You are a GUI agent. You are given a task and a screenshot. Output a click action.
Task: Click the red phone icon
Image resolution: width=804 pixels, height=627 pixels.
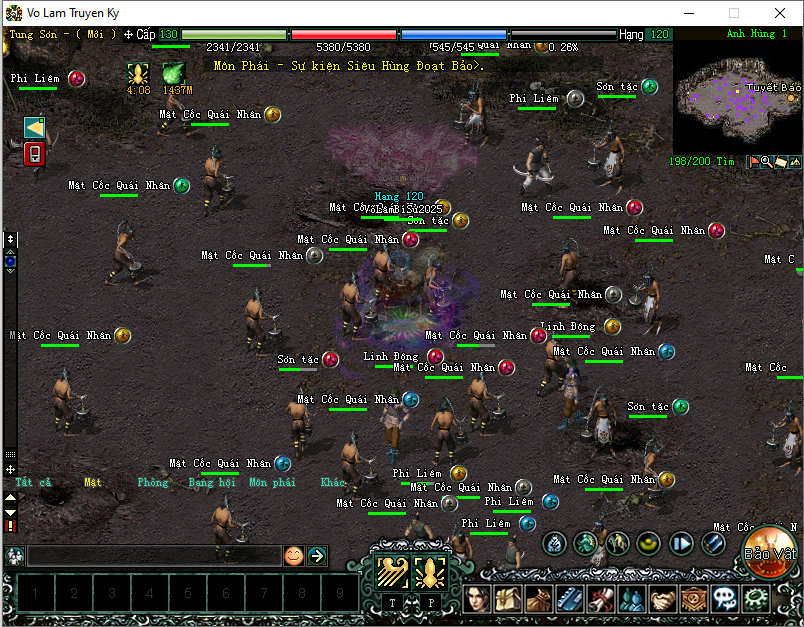point(34,154)
